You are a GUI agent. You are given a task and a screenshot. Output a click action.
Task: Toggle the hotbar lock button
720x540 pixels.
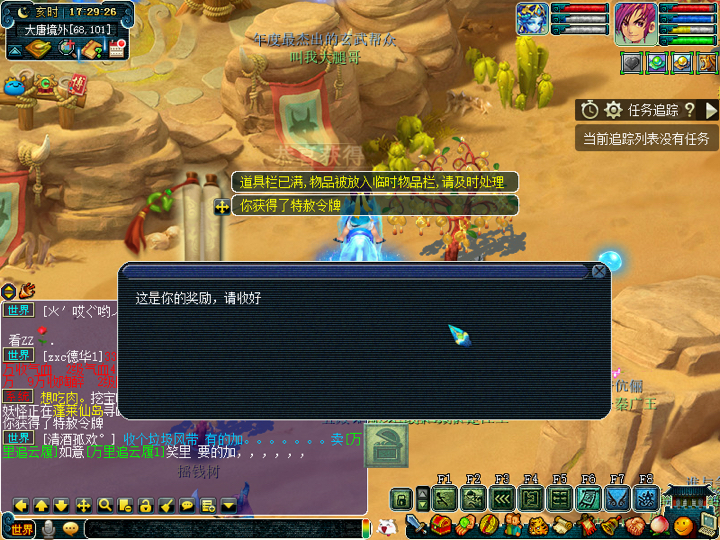(x=401, y=498)
